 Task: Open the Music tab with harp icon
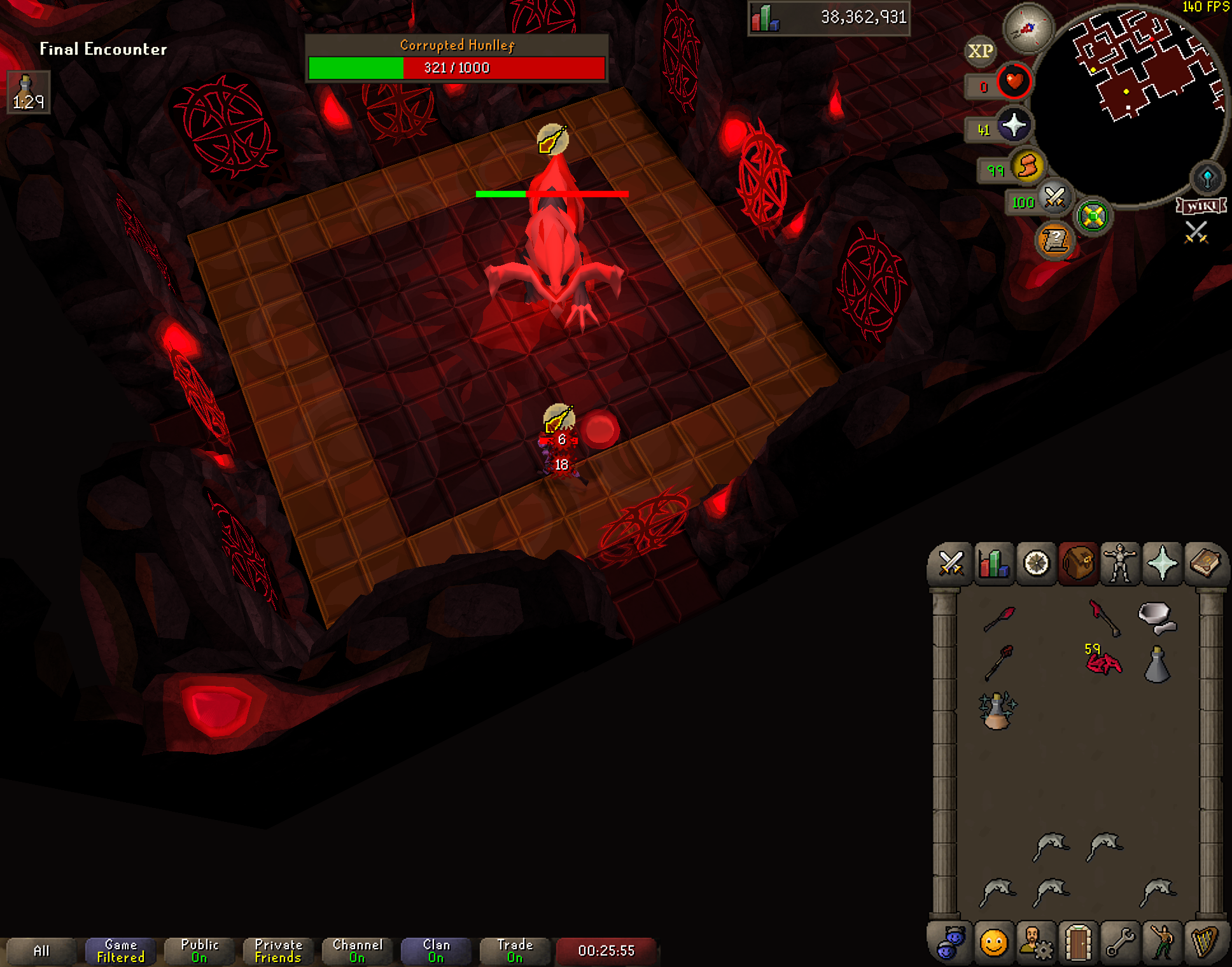[x=1203, y=942]
